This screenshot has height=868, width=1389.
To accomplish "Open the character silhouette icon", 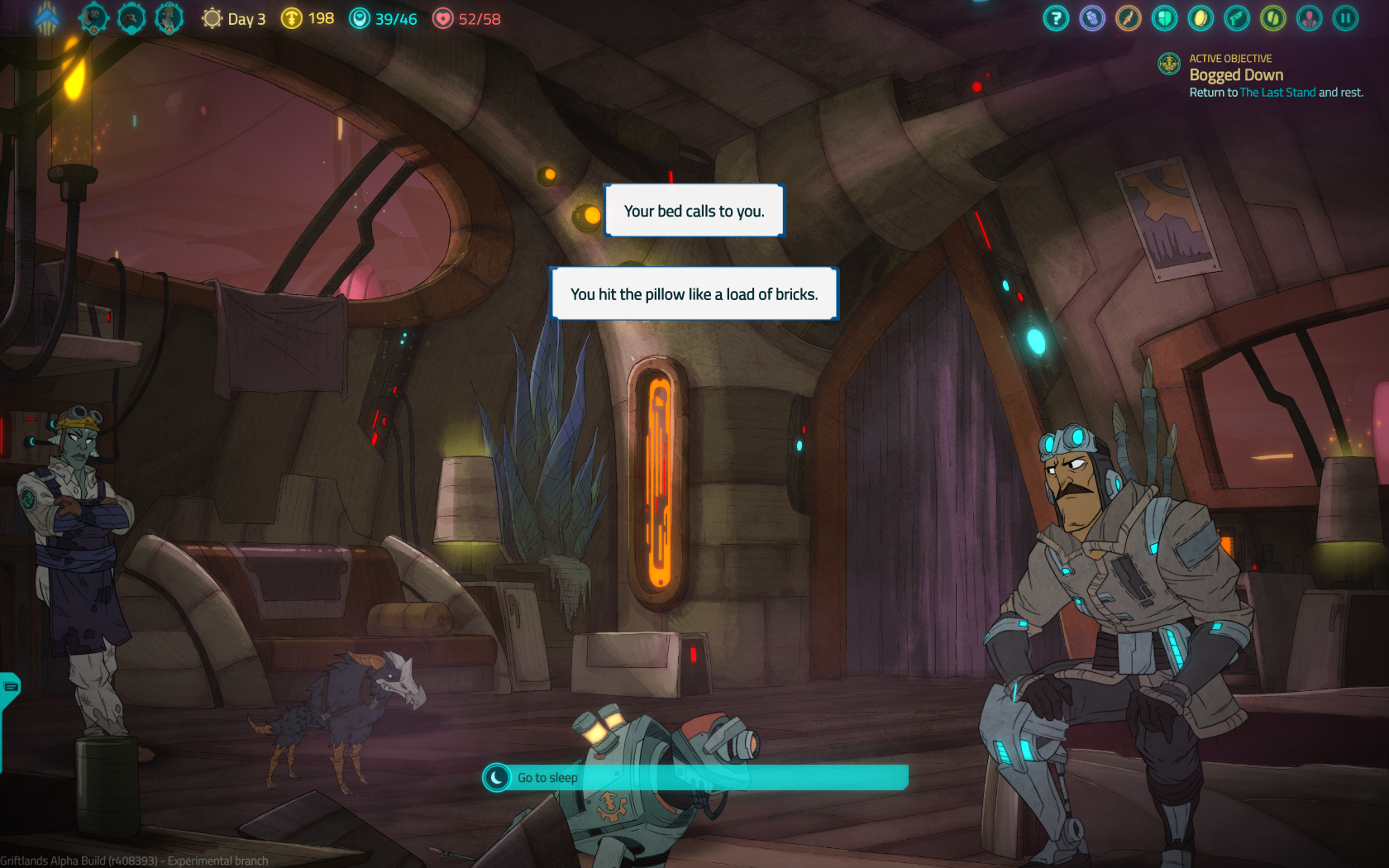I will (1309, 18).
